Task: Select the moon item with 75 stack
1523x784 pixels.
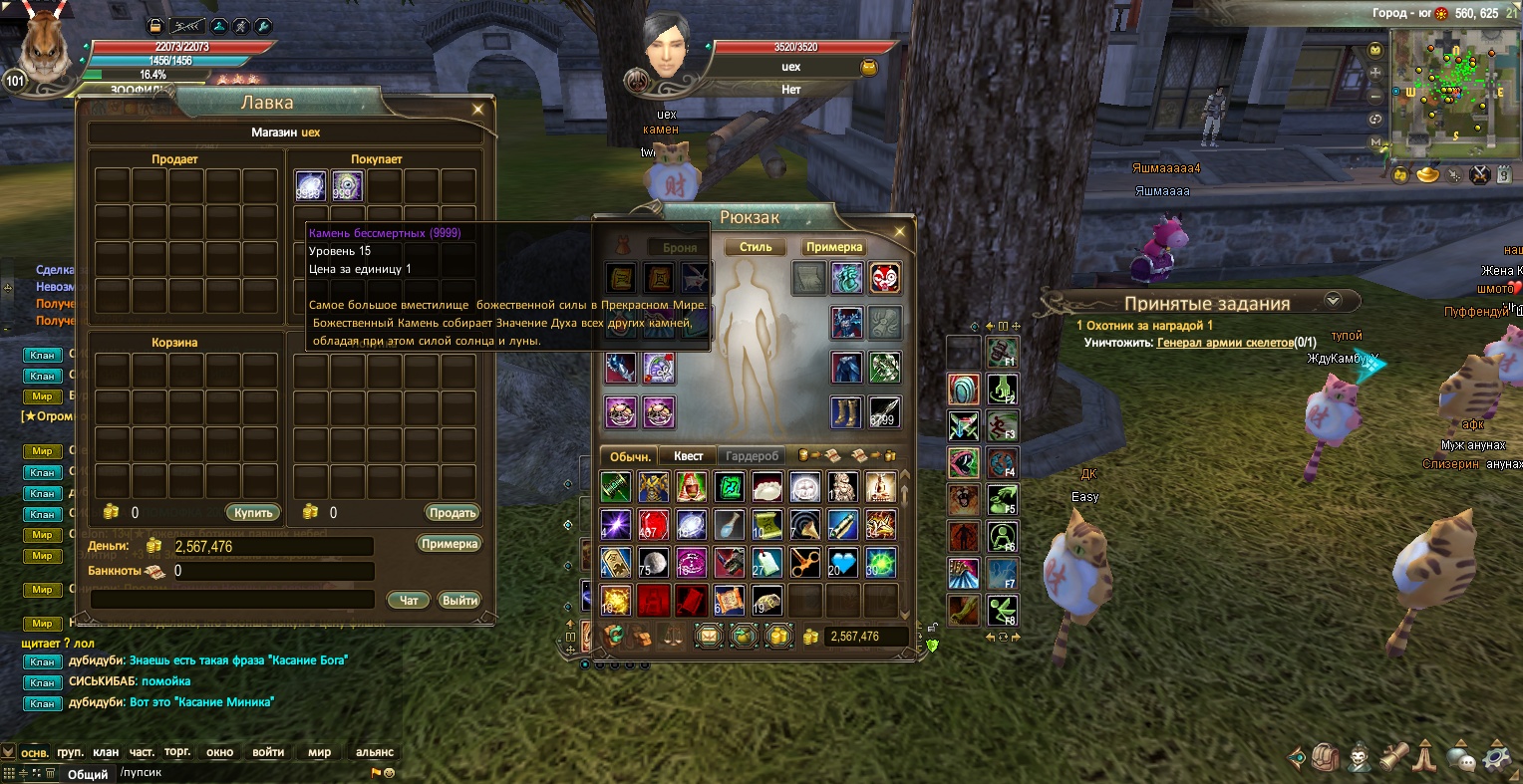Action: click(x=653, y=563)
